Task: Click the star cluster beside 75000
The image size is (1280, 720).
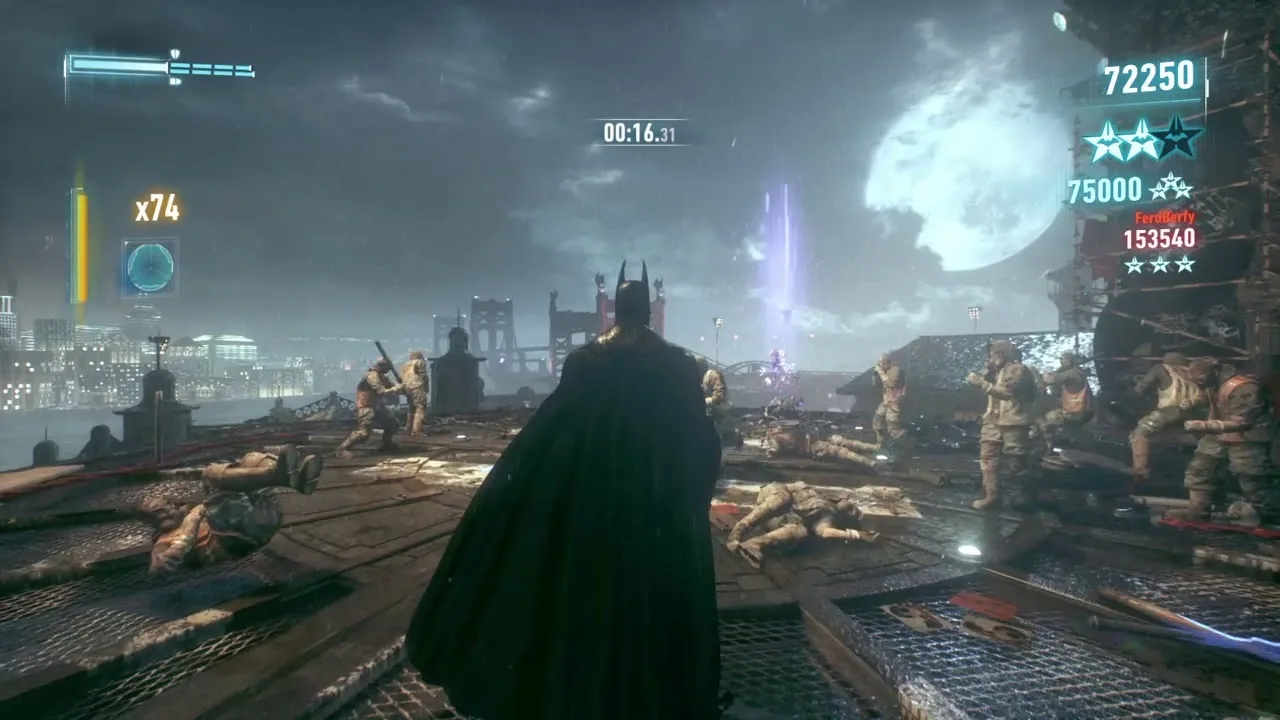Action: (1170, 188)
